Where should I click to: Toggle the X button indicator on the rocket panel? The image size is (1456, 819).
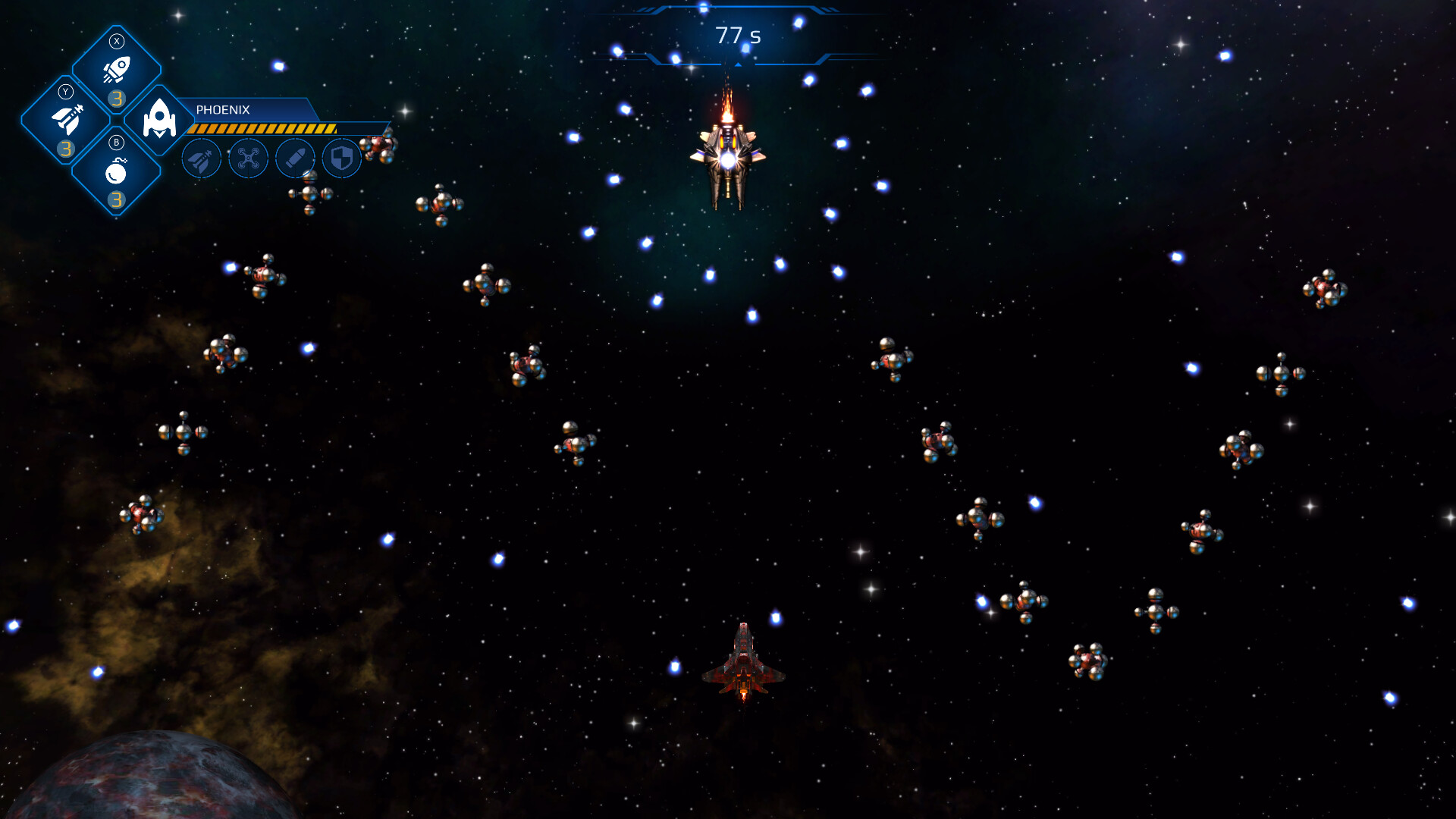click(115, 41)
